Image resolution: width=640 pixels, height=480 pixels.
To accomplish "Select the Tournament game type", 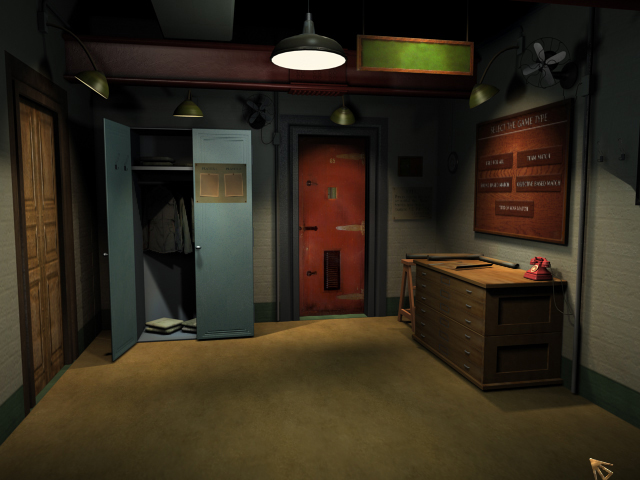I will point(514,208).
